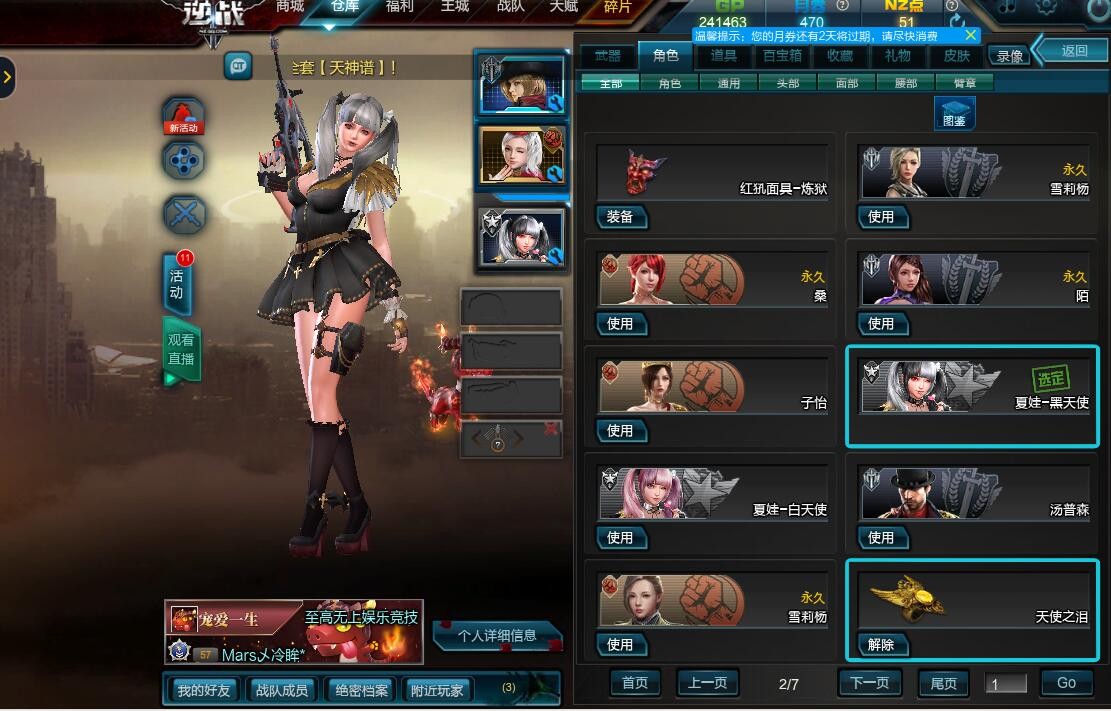Image resolution: width=1111 pixels, height=711 pixels.
Task: Open the 图鉴 collection book
Action: 954,113
